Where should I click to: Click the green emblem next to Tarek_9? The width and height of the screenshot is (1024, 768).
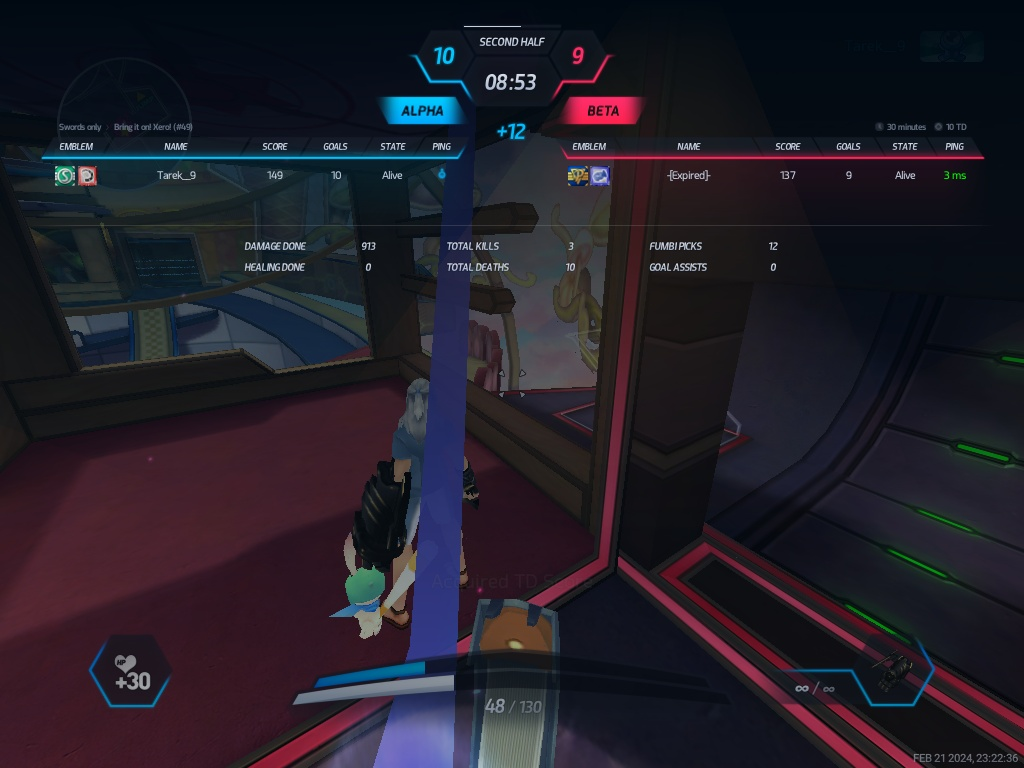click(65, 175)
